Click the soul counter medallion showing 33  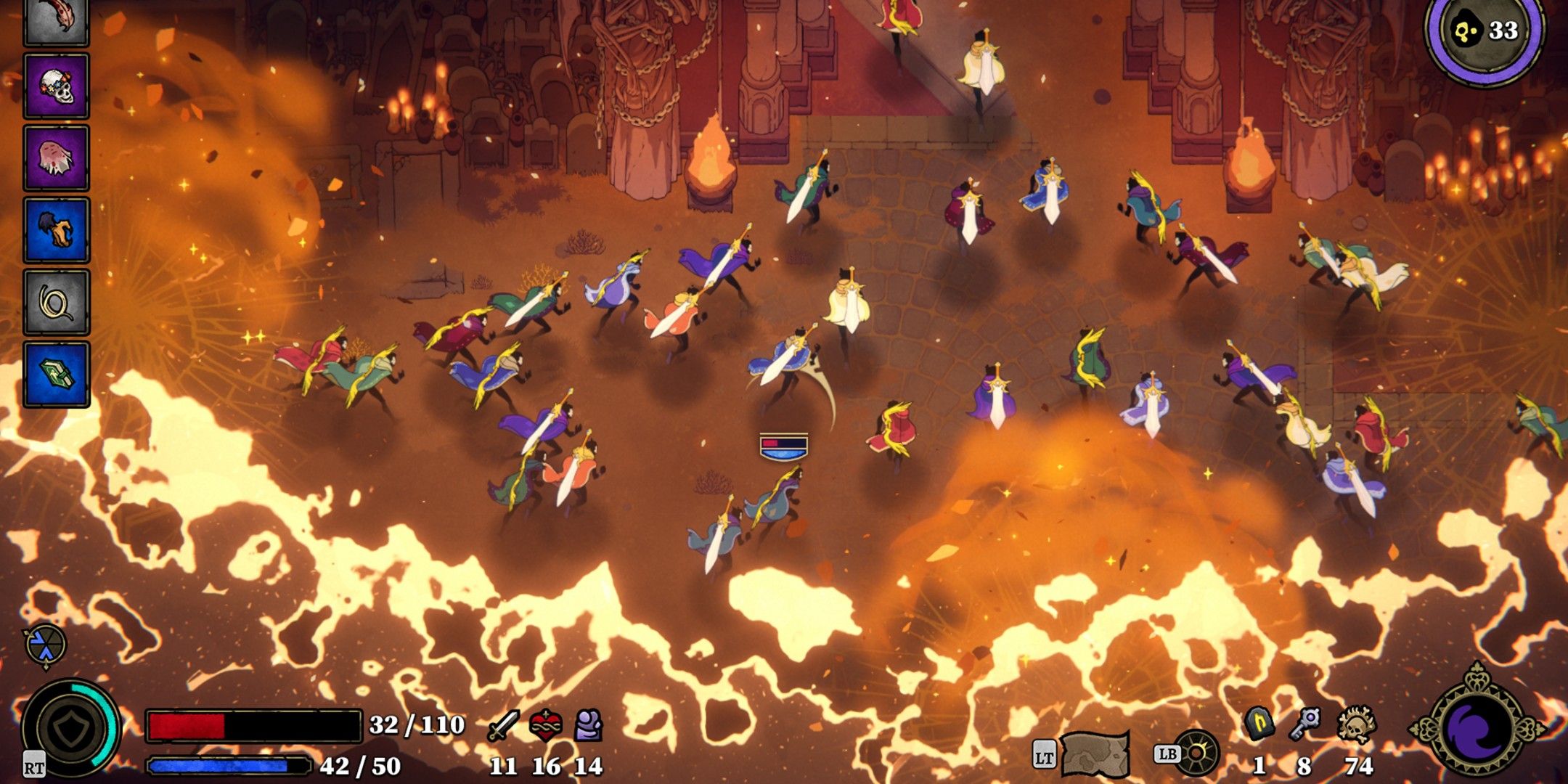[1485, 32]
